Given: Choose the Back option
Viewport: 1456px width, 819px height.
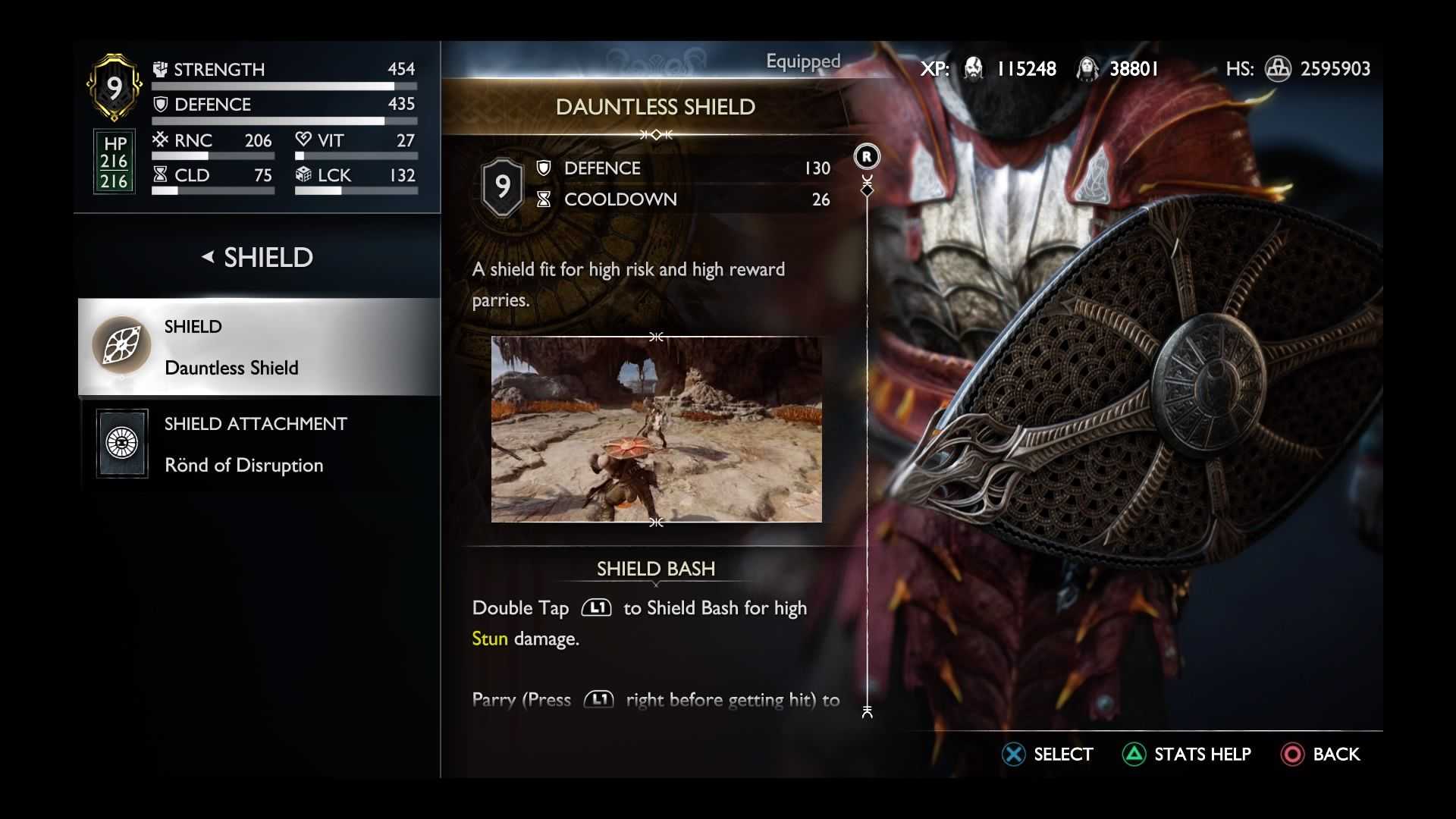Looking at the screenshot, I should click(x=1320, y=755).
